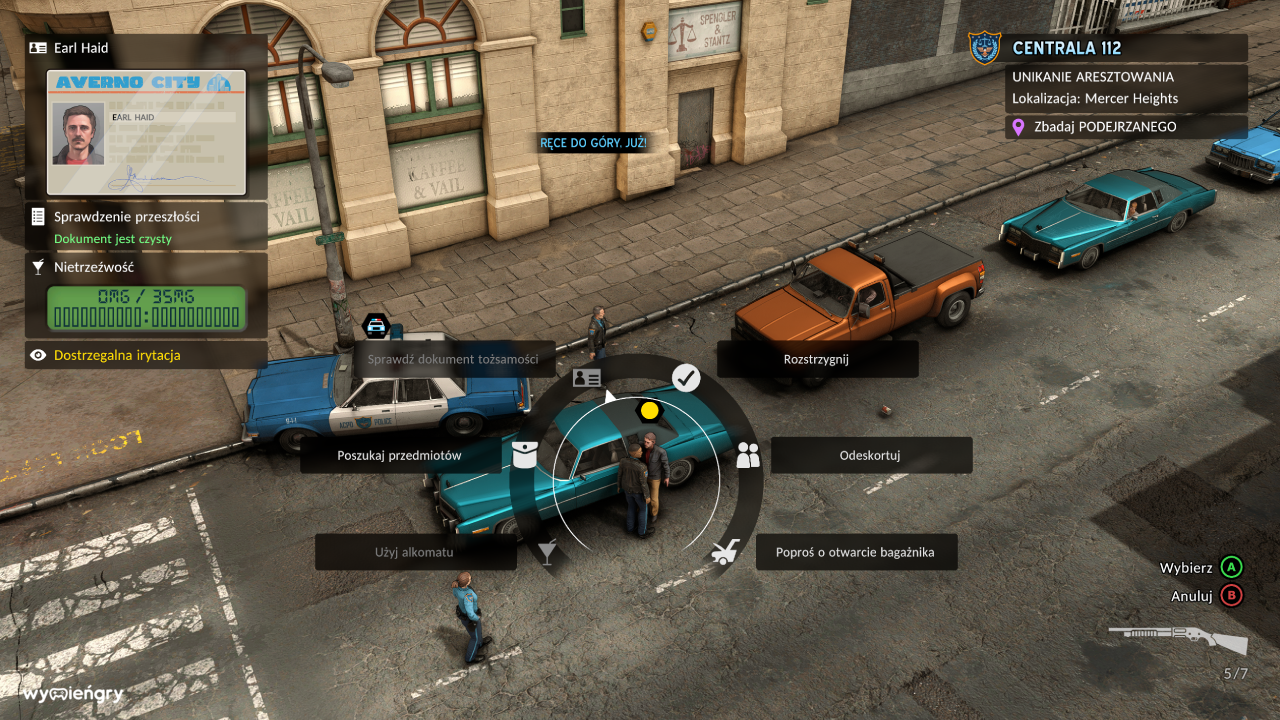The image size is (1280, 720).
Task: Select the martini glass icon for Użyj alkomatu
Action: [547, 552]
